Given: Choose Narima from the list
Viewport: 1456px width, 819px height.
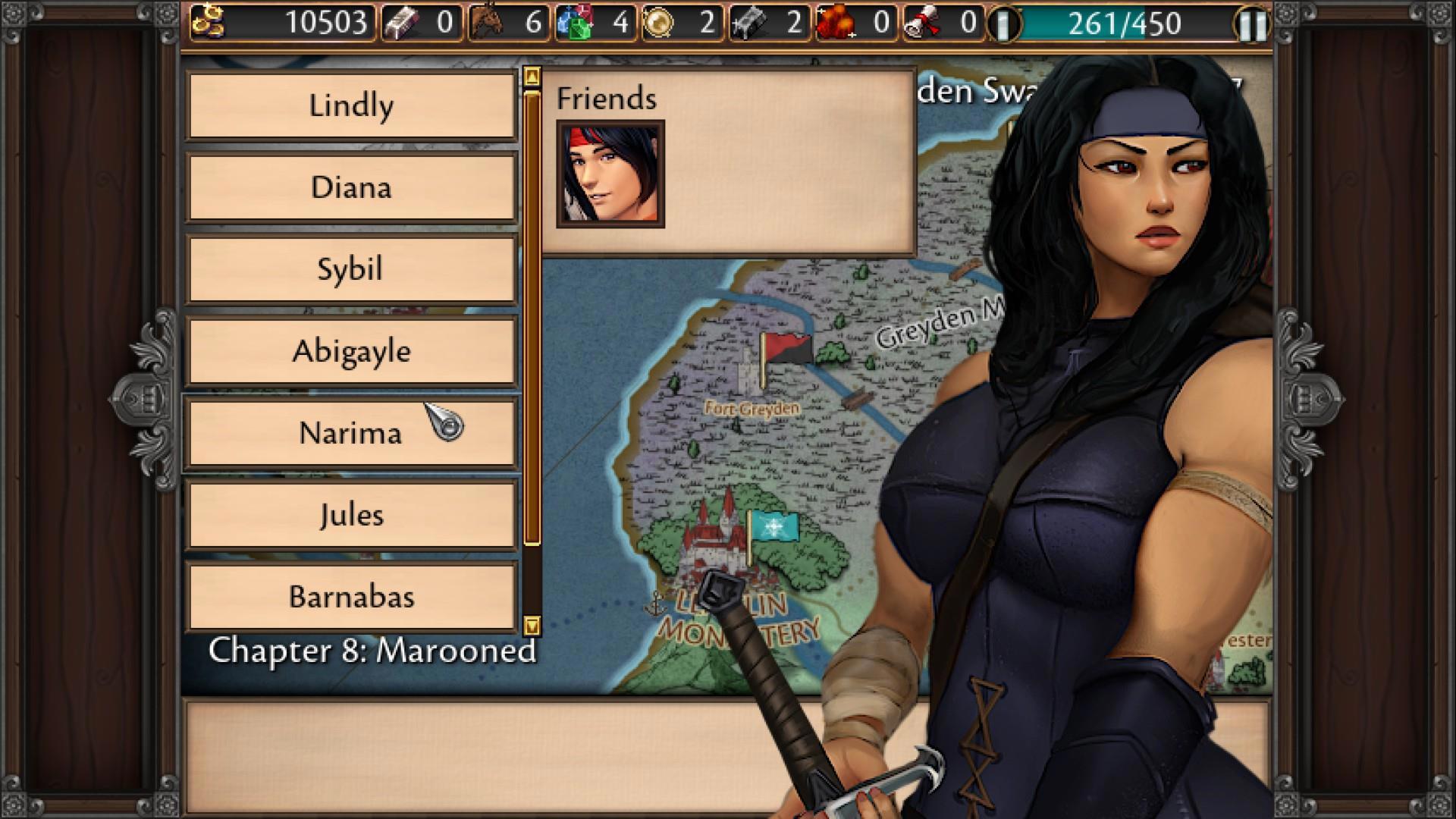Looking at the screenshot, I should 351,433.
